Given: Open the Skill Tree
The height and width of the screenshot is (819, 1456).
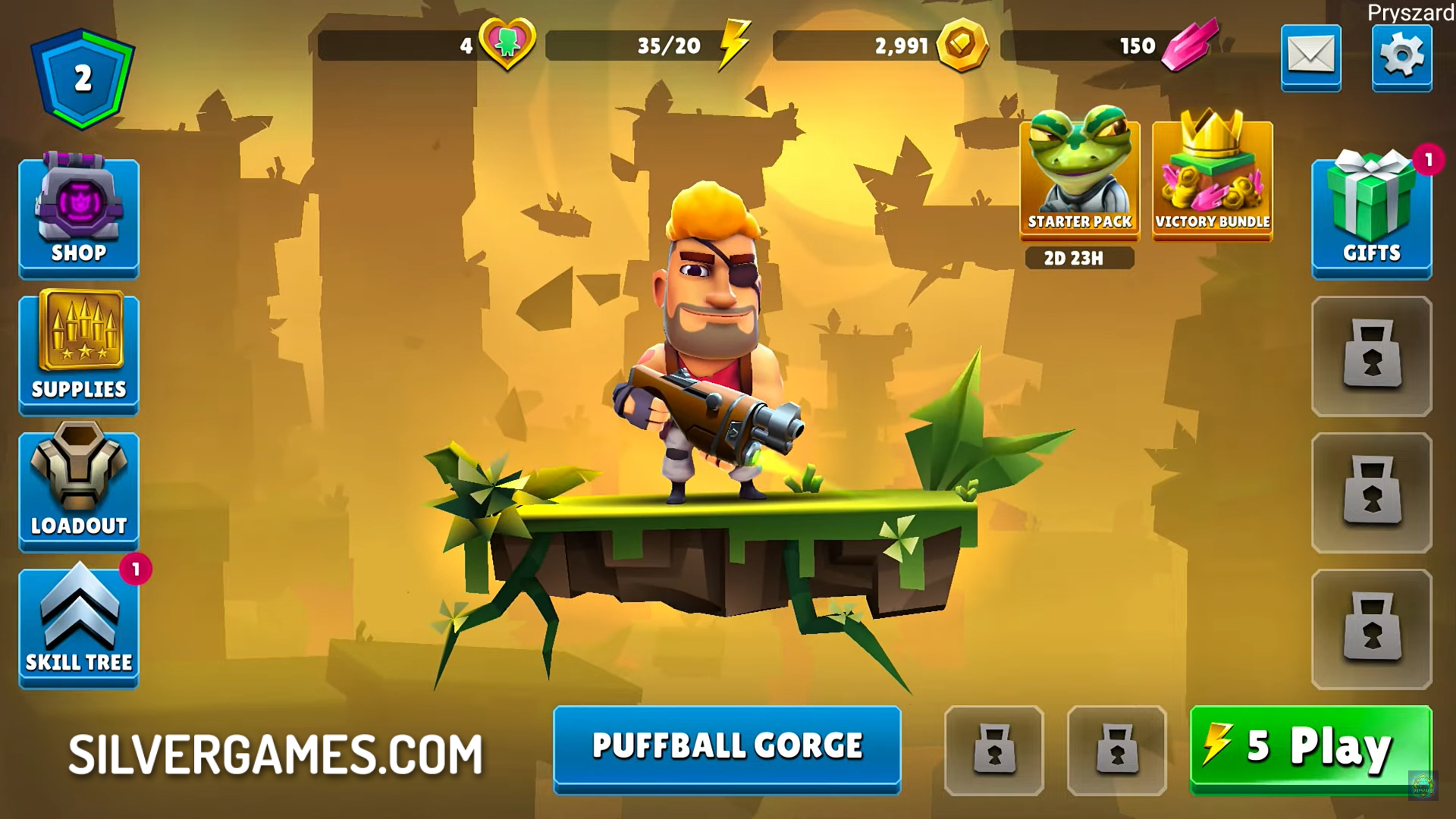Looking at the screenshot, I should pyautogui.click(x=79, y=626).
